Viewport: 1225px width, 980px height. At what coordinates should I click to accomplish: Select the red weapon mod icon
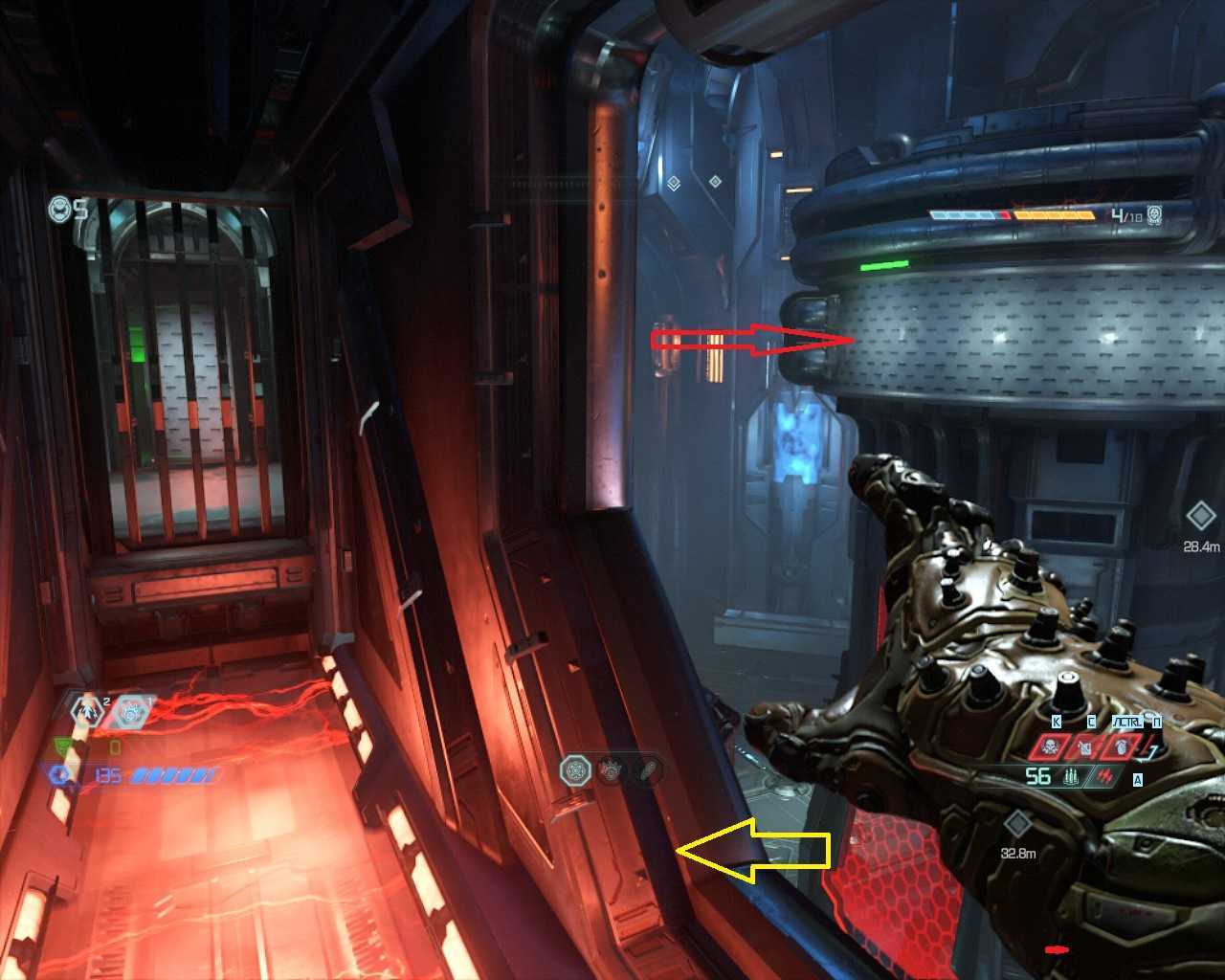[1107, 776]
